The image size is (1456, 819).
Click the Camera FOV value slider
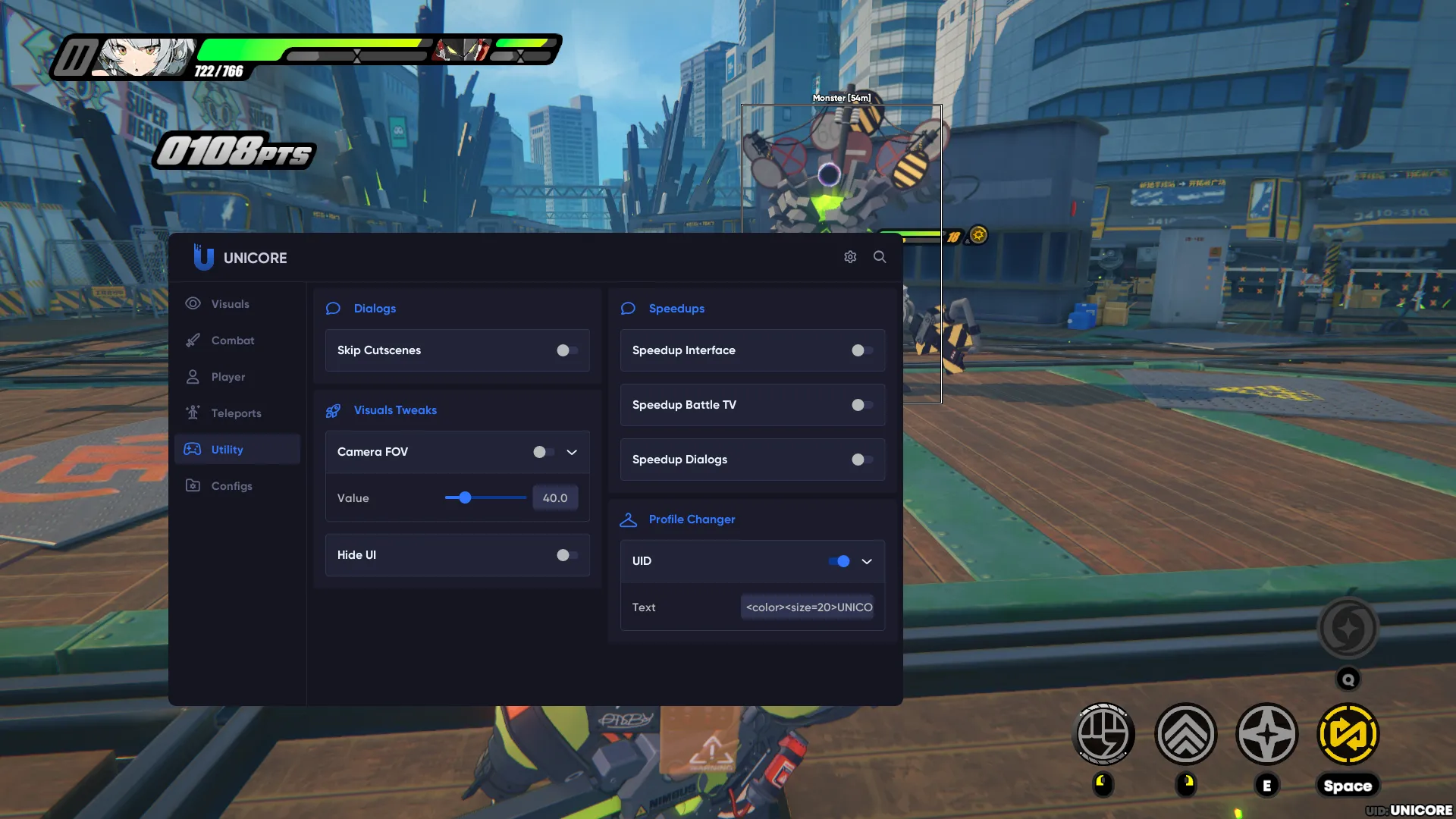tap(485, 497)
